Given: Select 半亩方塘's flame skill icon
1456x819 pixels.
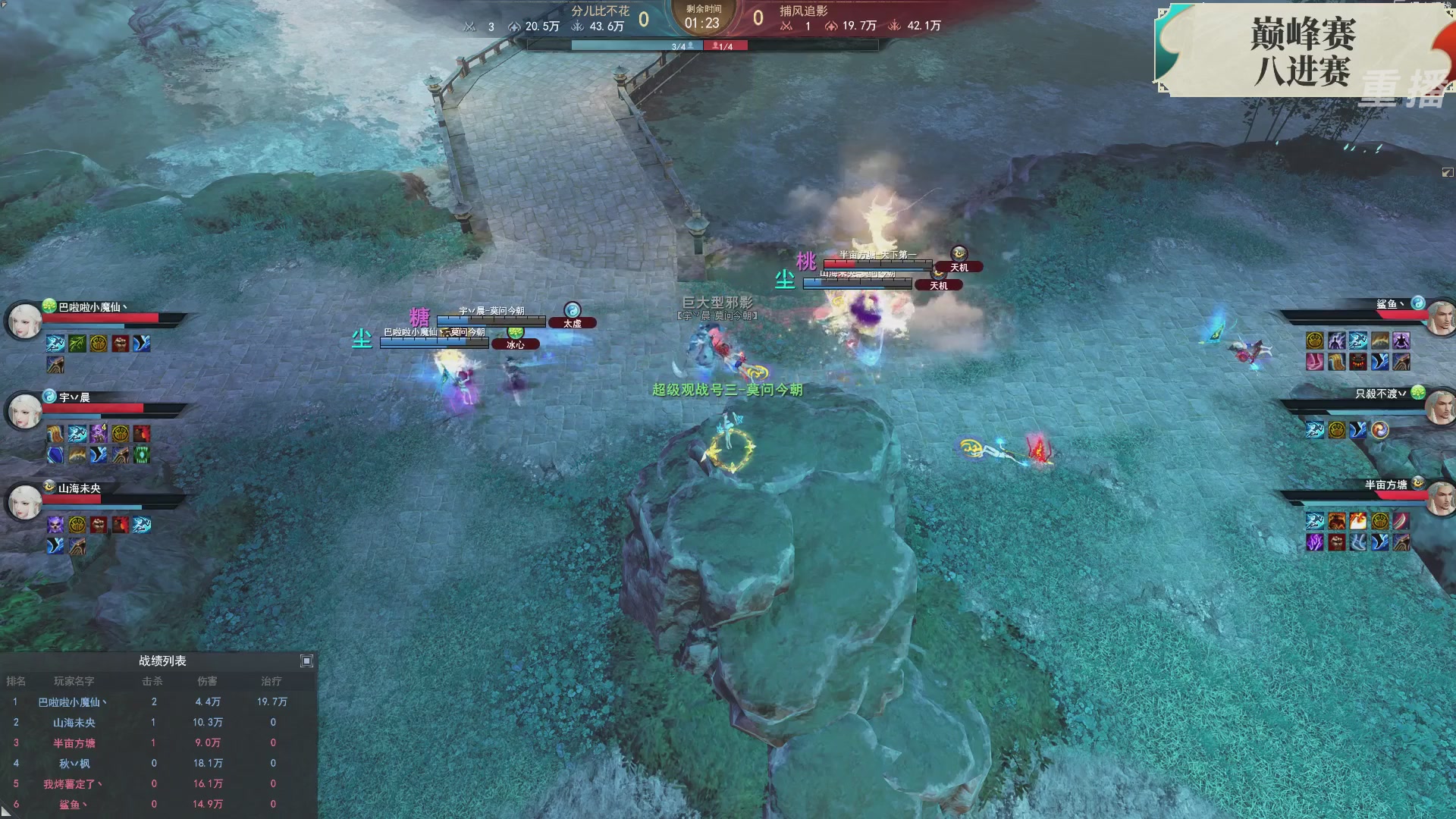Looking at the screenshot, I should coord(1358,522).
